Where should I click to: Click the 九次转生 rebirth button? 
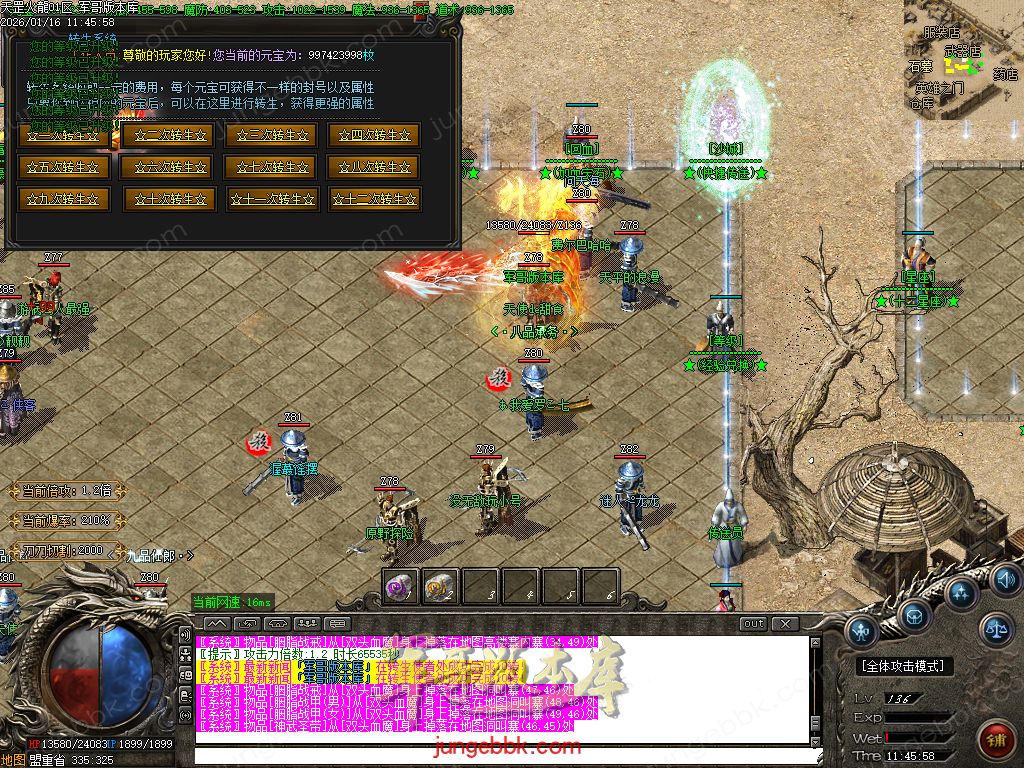click(x=63, y=199)
